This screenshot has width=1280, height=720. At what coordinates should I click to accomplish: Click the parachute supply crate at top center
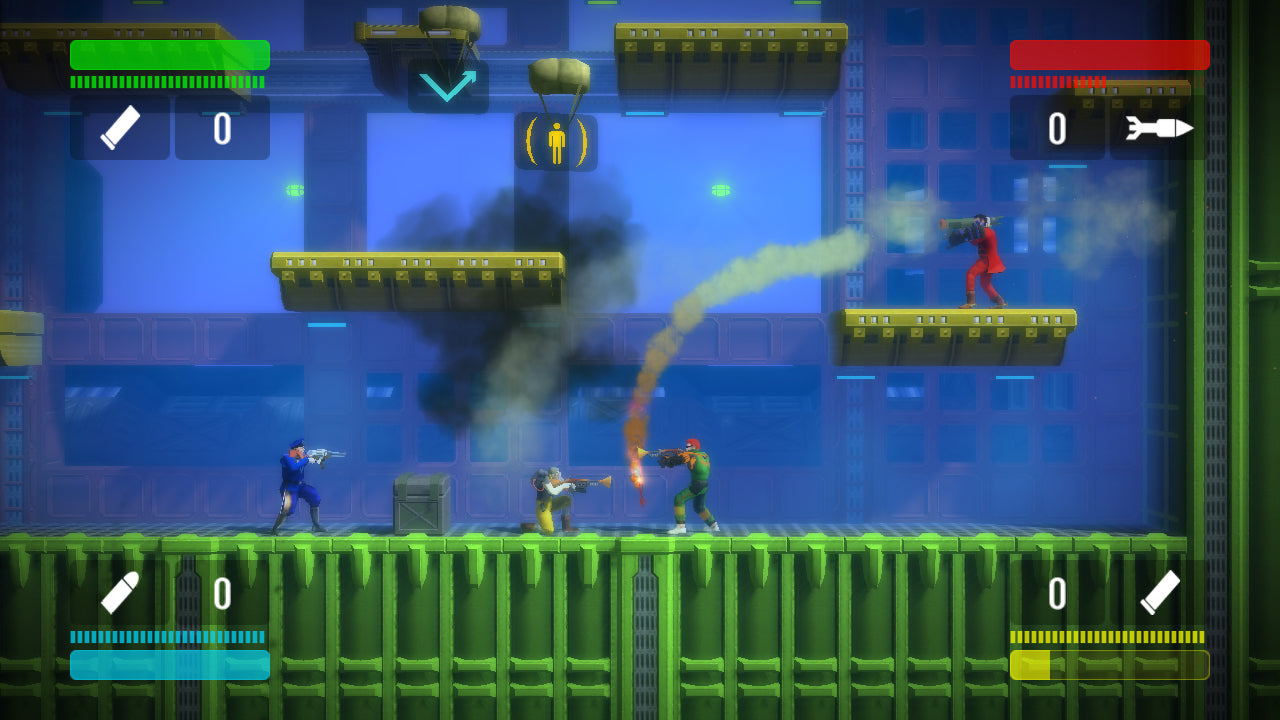click(x=449, y=20)
